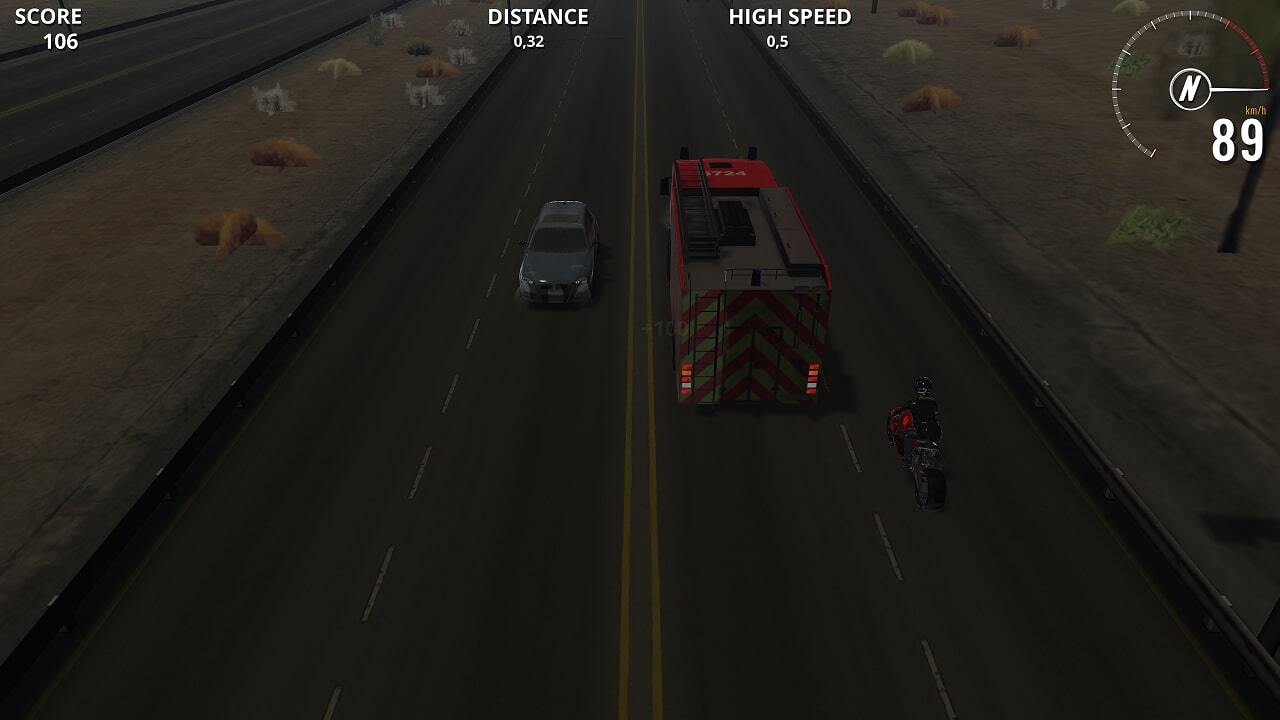Expand the DISTANCE header at top center
Image resolution: width=1280 pixels, height=720 pixels.
537,17
